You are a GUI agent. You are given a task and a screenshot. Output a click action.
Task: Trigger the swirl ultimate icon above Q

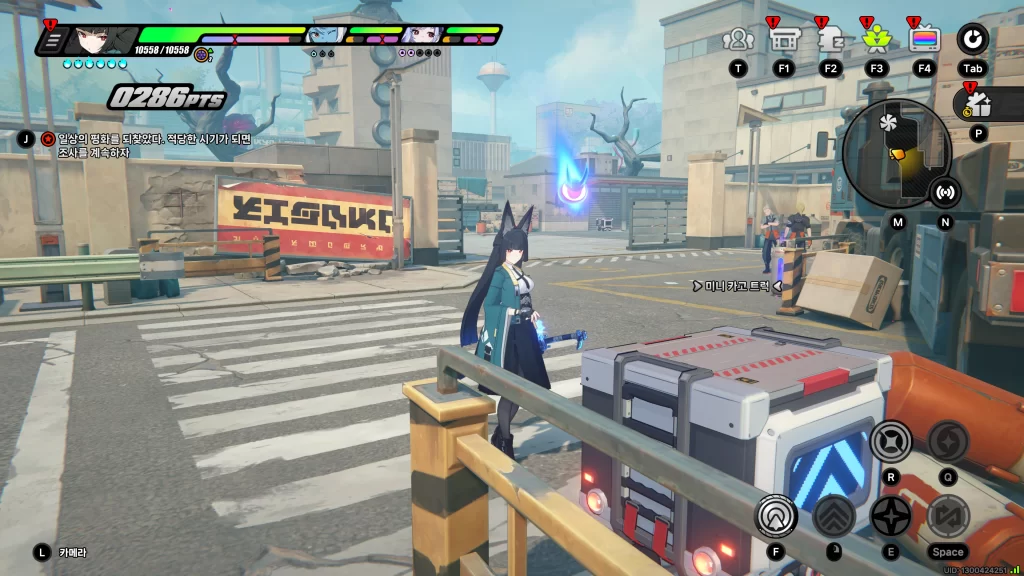click(948, 441)
